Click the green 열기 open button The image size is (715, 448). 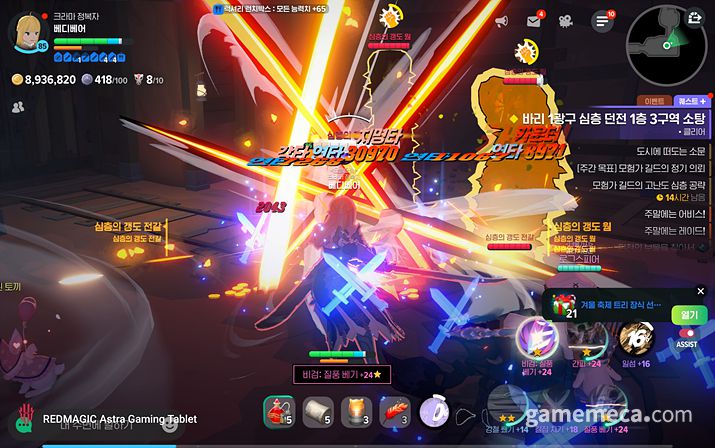[x=690, y=314]
